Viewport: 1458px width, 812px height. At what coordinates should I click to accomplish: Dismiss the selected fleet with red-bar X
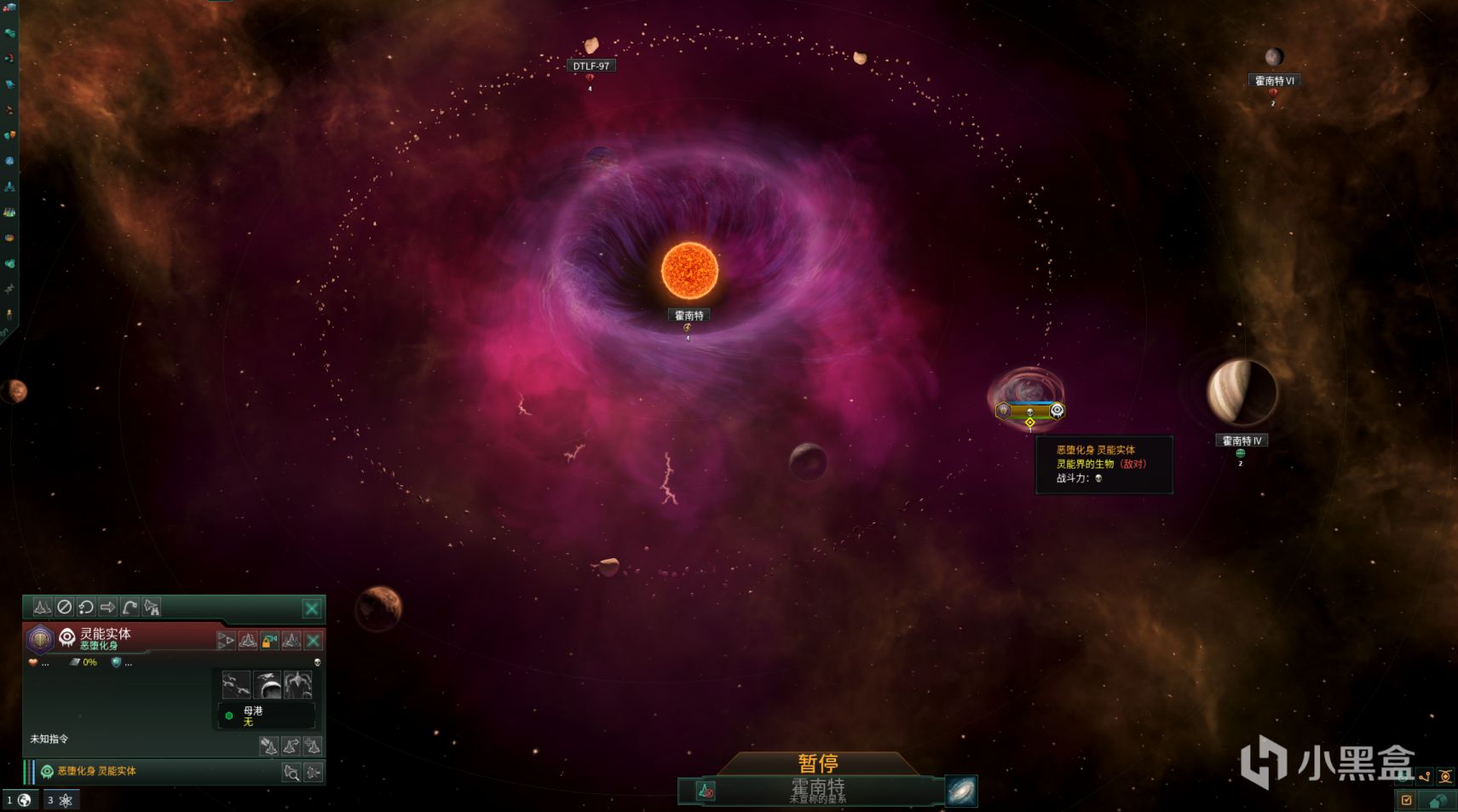[x=314, y=641]
